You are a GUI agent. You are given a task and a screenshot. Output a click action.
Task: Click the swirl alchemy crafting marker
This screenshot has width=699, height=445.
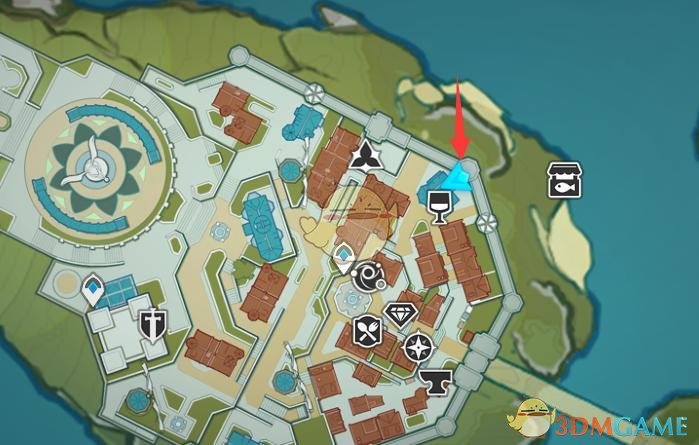click(366, 276)
